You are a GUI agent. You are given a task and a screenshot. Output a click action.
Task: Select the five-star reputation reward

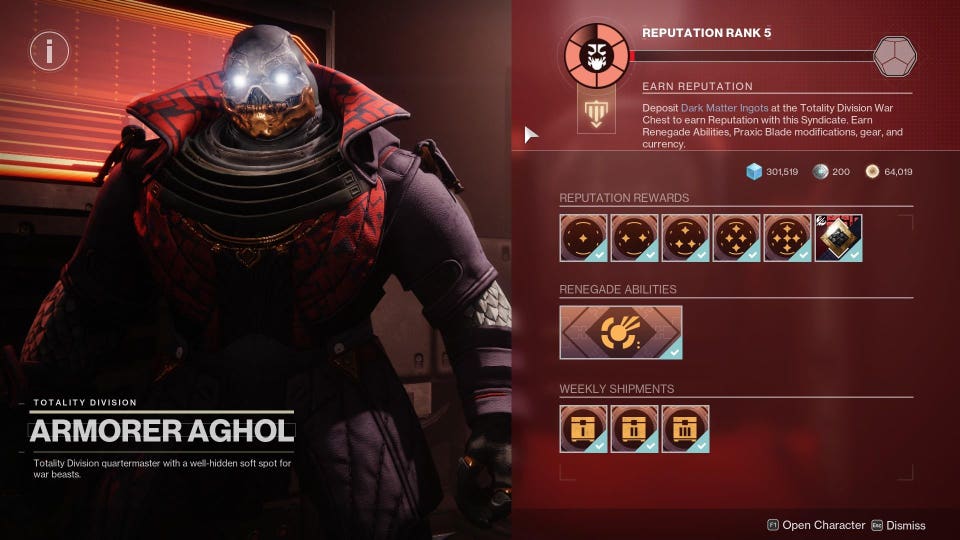[x=788, y=238]
